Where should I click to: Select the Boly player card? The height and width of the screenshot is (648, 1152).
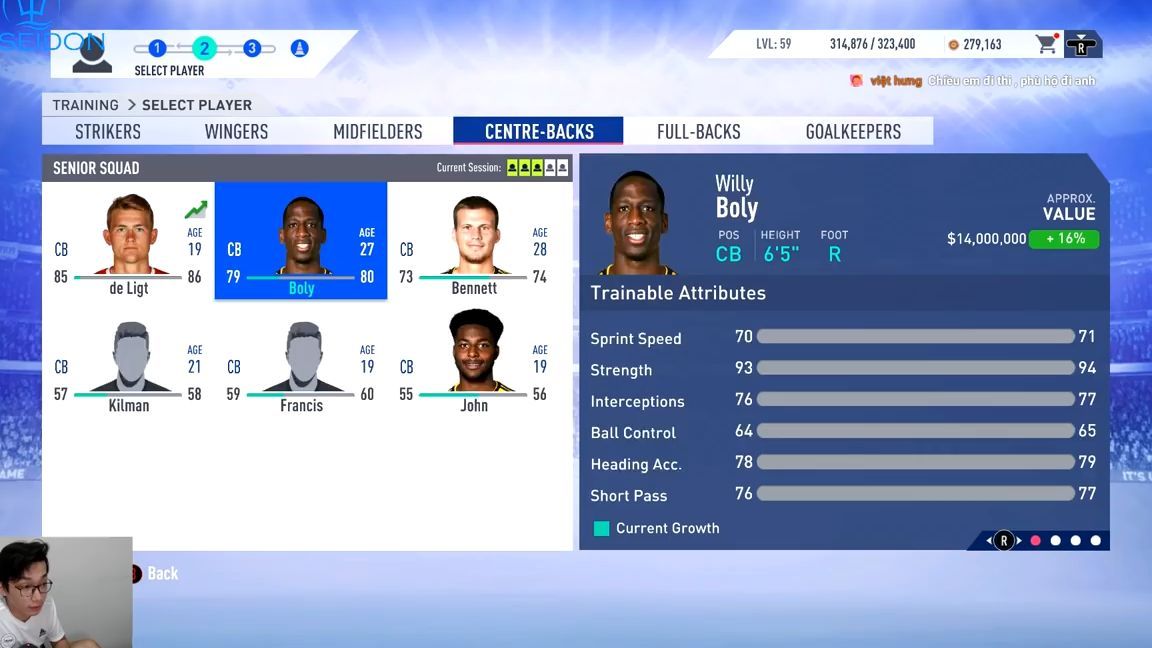tap(301, 241)
